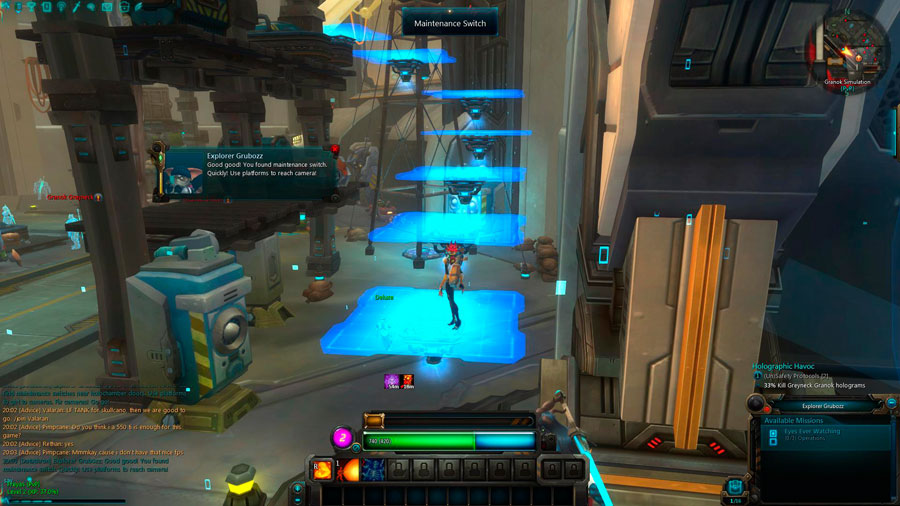
Task: Collapse the Explorer Grubozz mission panel
Action: point(891,403)
